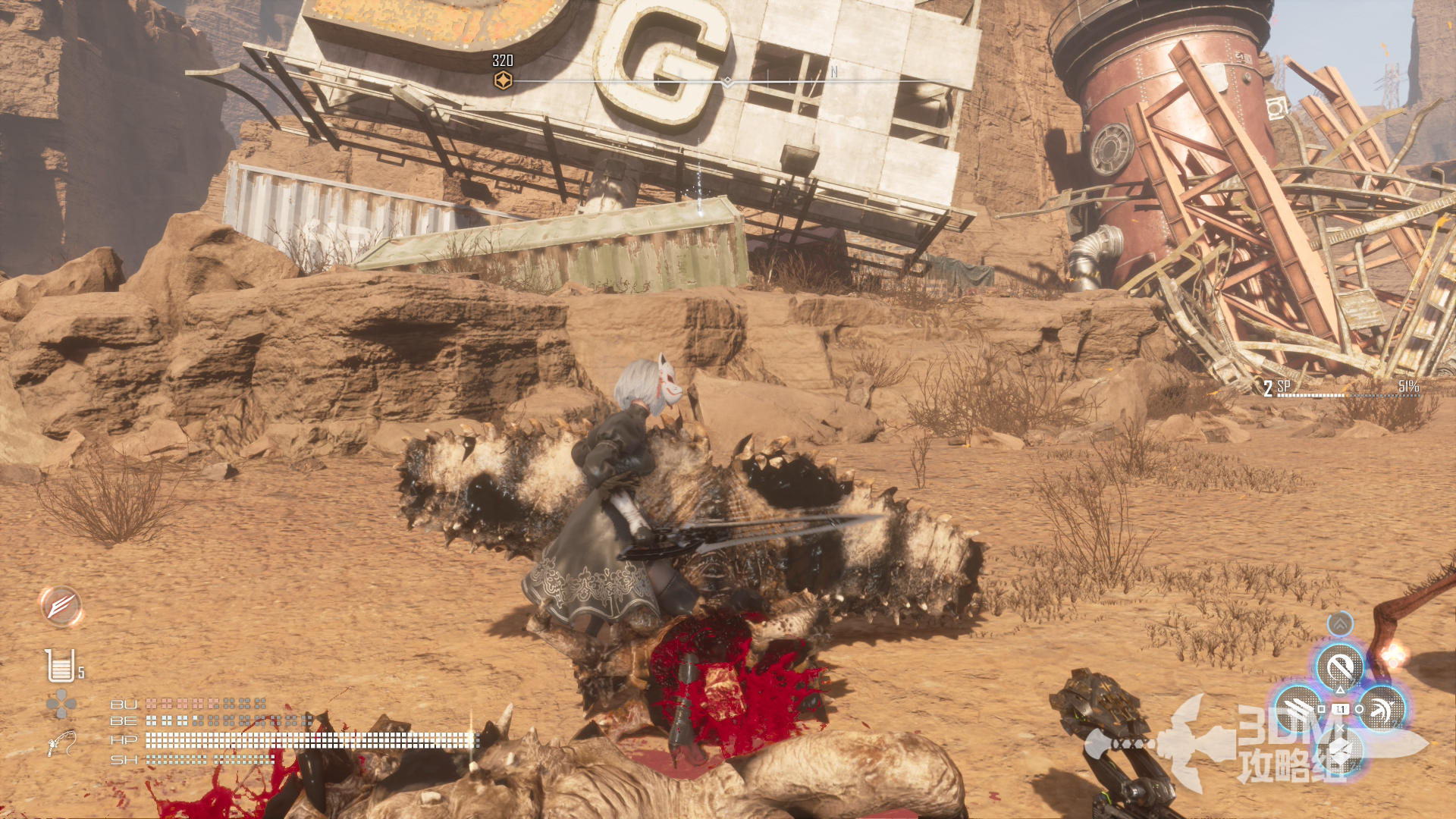Select the camera icon near the red tower
Viewport: 1456px width, 819px height.
(1277, 108)
